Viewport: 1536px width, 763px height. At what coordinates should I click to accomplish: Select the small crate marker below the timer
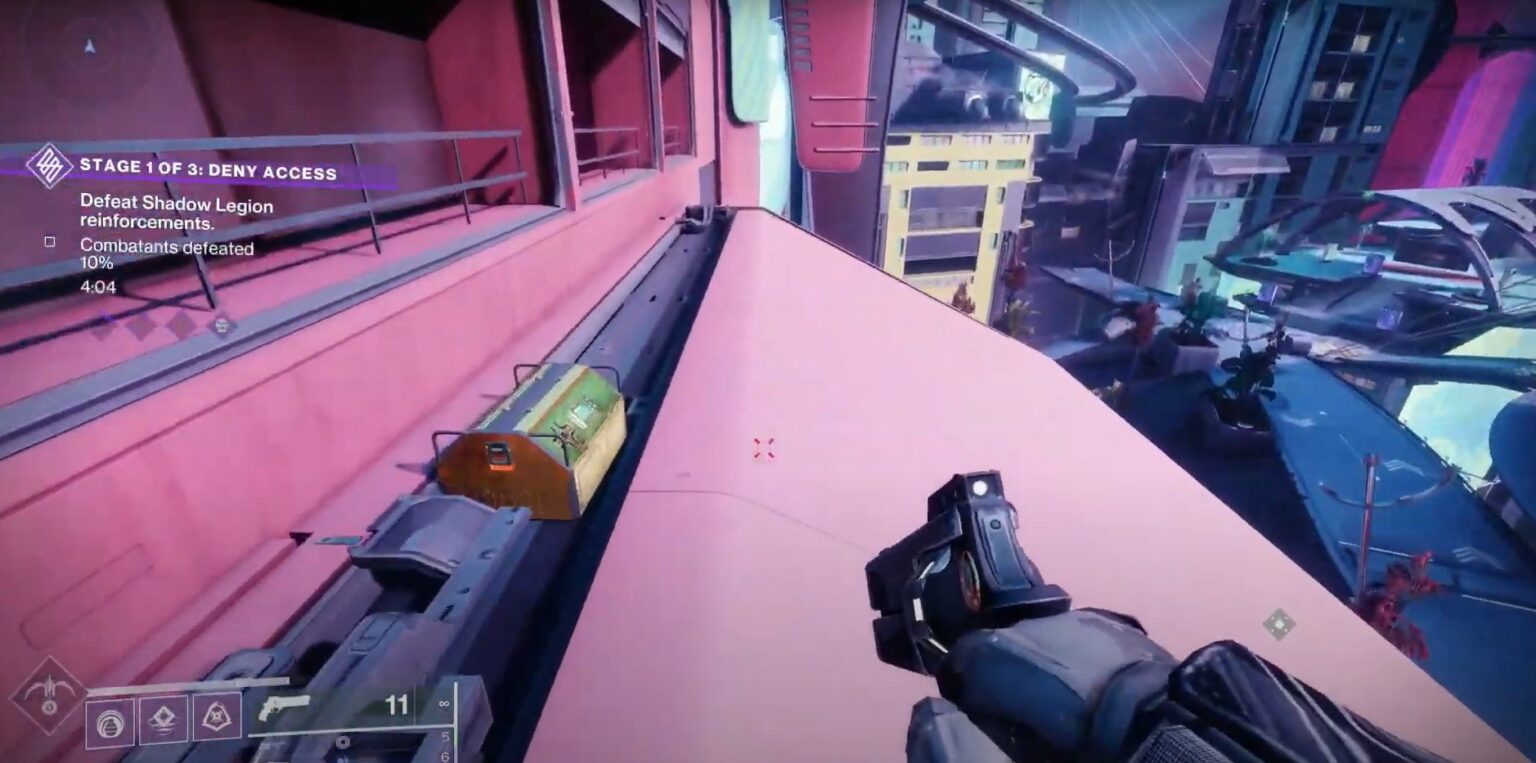point(221,325)
